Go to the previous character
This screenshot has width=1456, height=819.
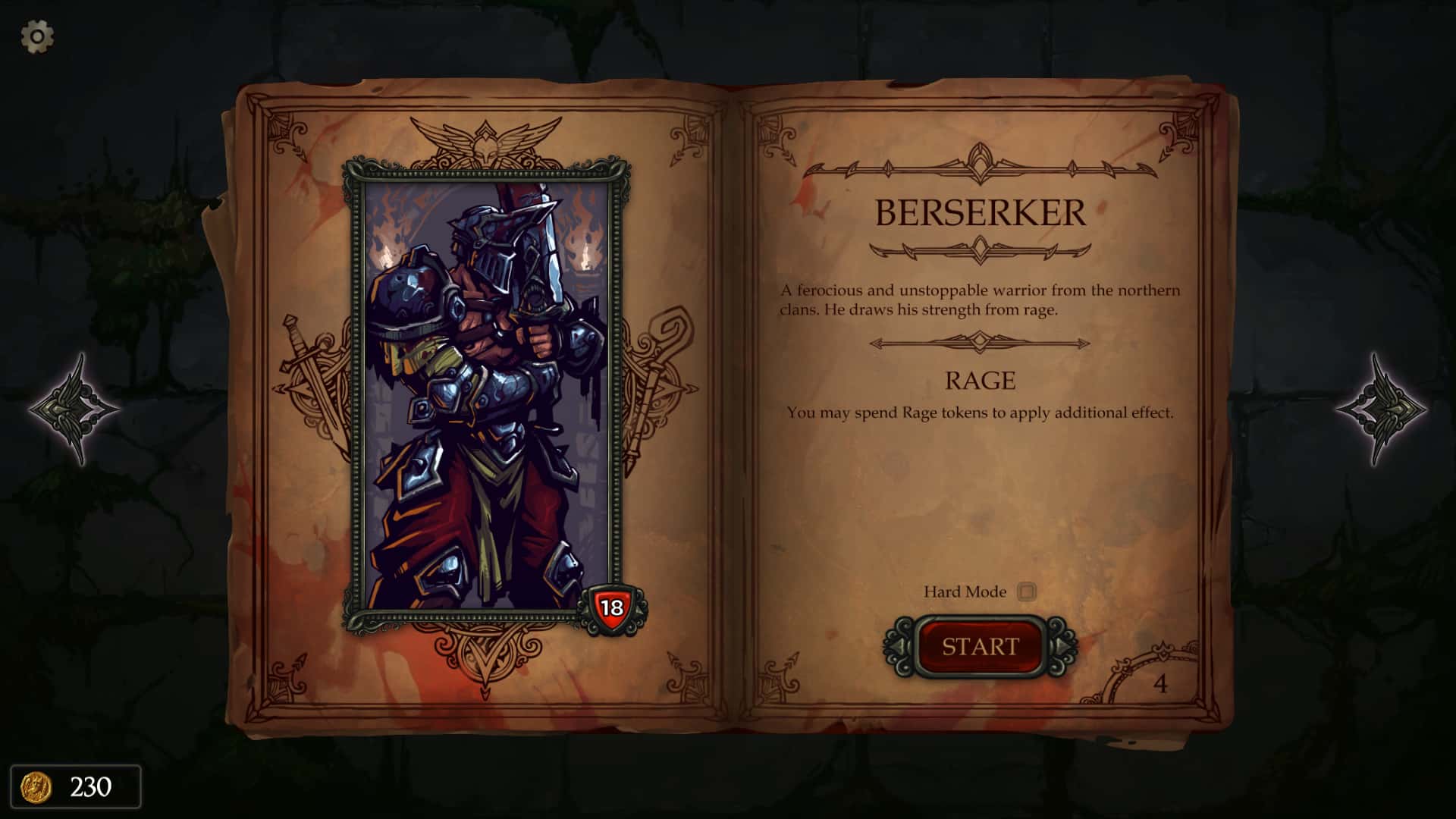click(x=74, y=409)
